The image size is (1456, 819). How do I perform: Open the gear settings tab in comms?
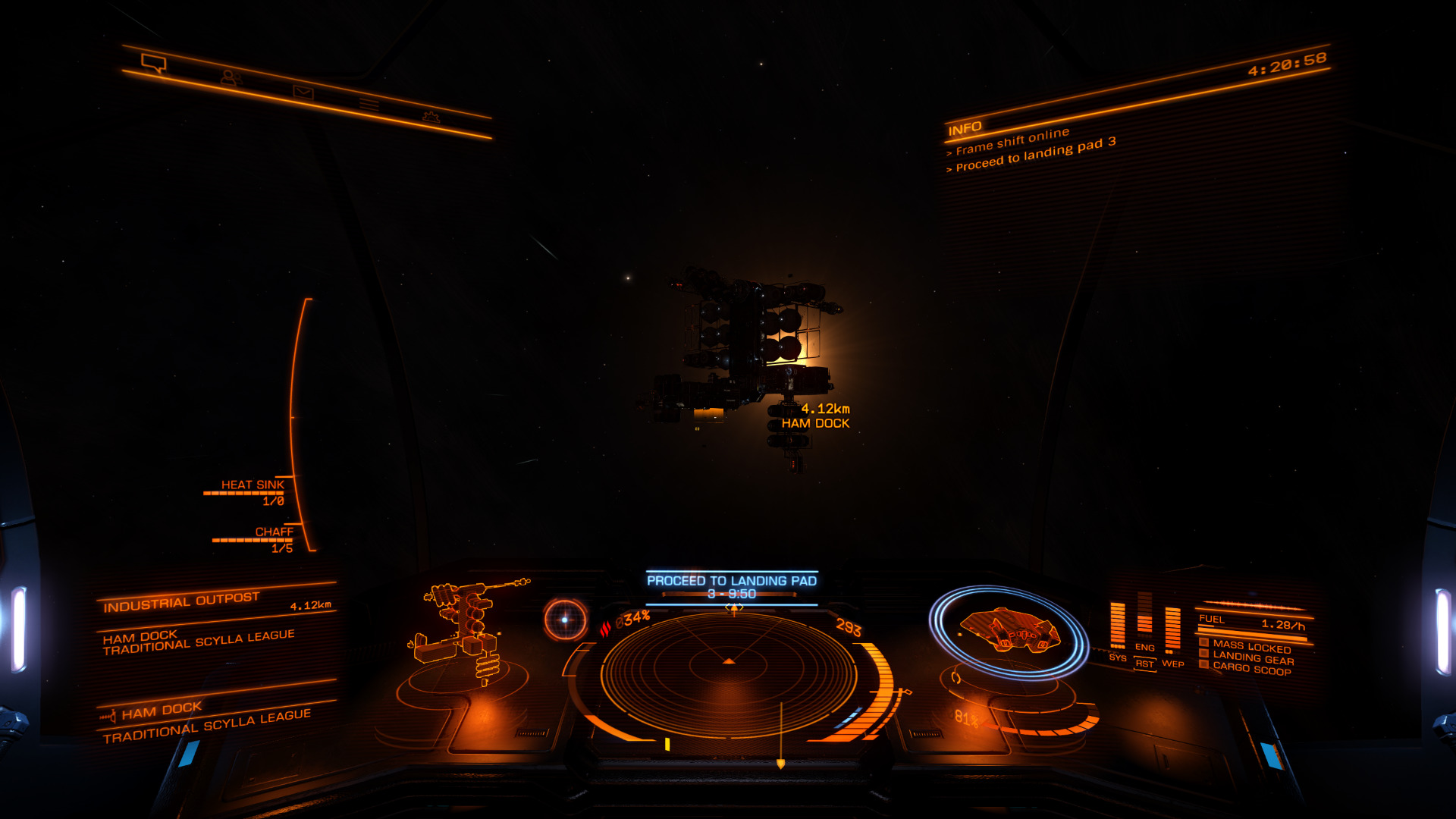[x=431, y=116]
